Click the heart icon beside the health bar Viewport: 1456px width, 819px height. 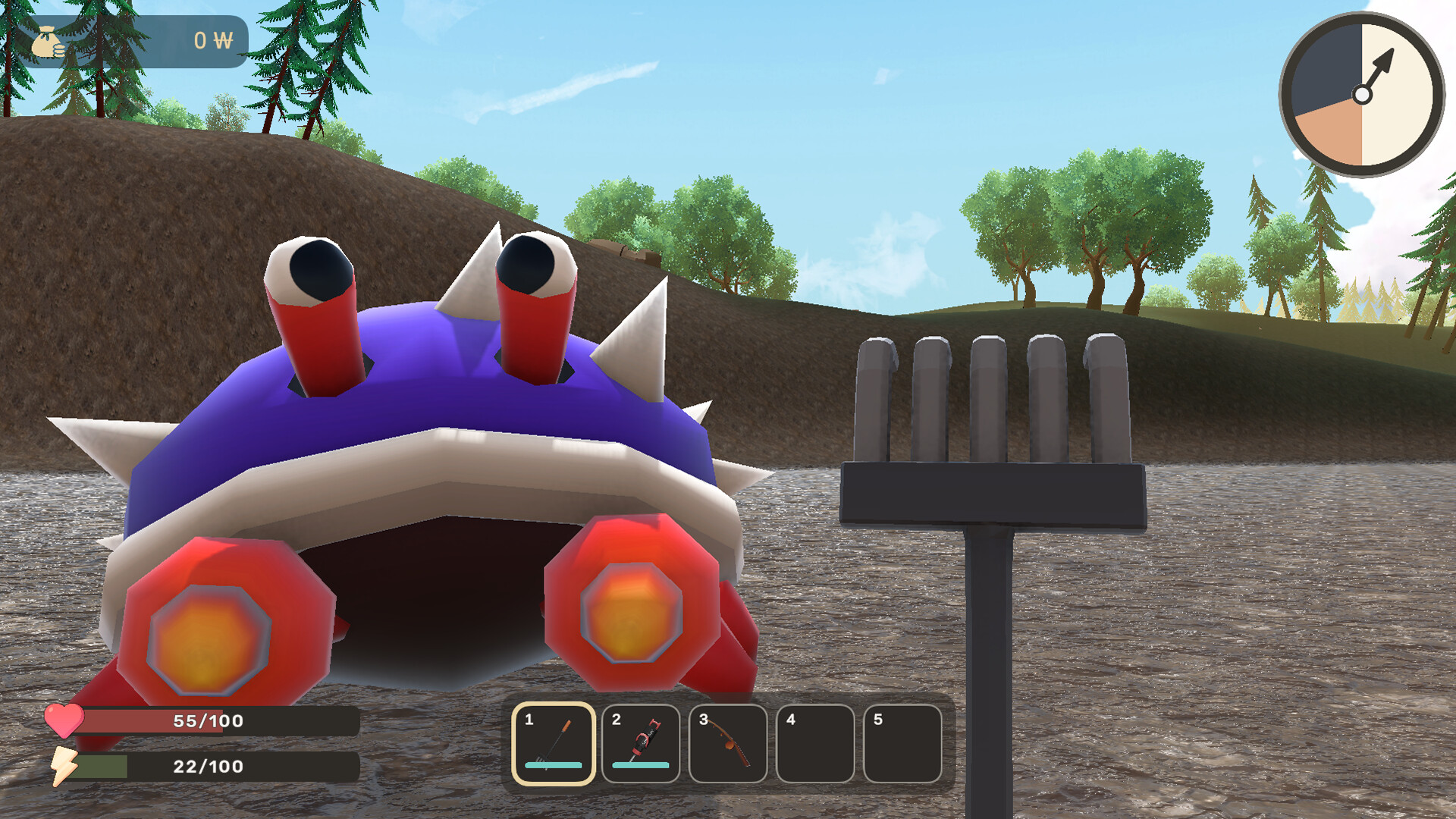(64, 721)
